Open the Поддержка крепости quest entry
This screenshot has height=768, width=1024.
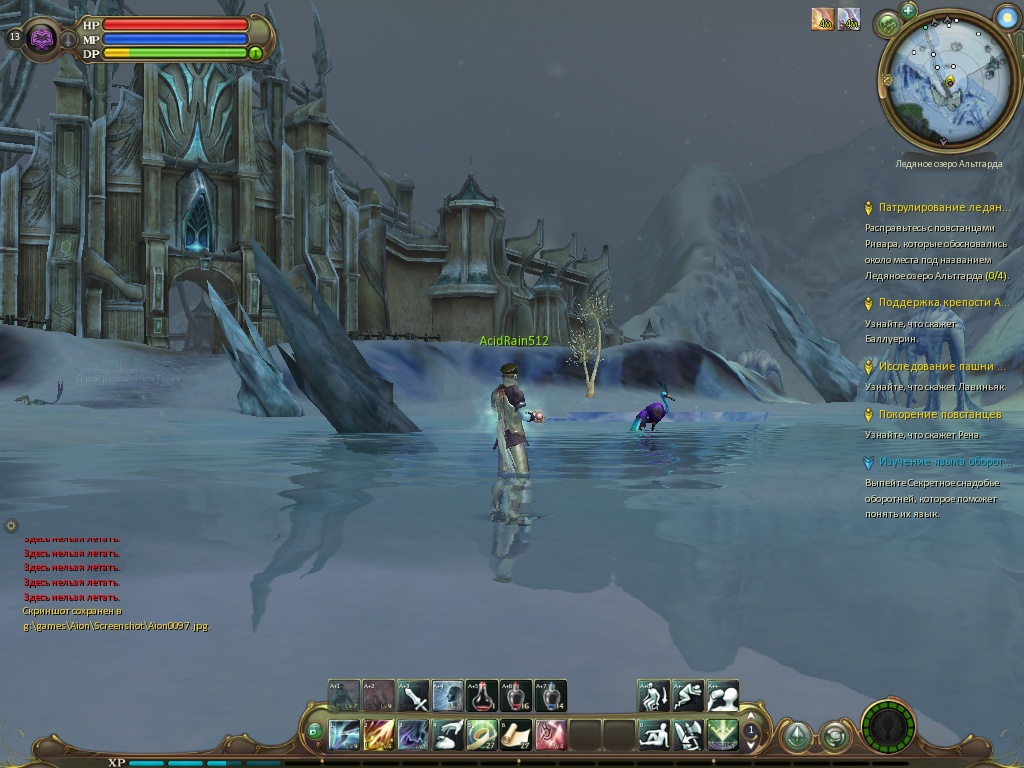click(943, 302)
